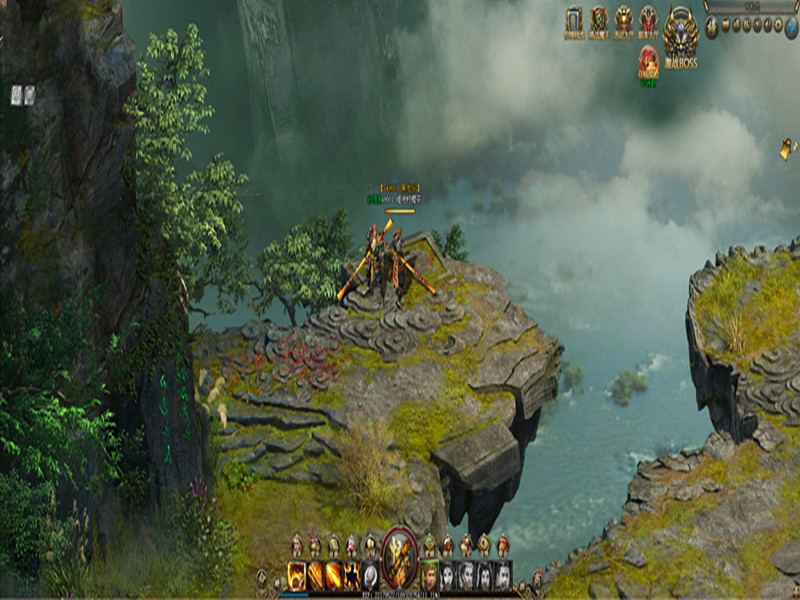
Task: Open the red chest reward icon
Action: 649,57
